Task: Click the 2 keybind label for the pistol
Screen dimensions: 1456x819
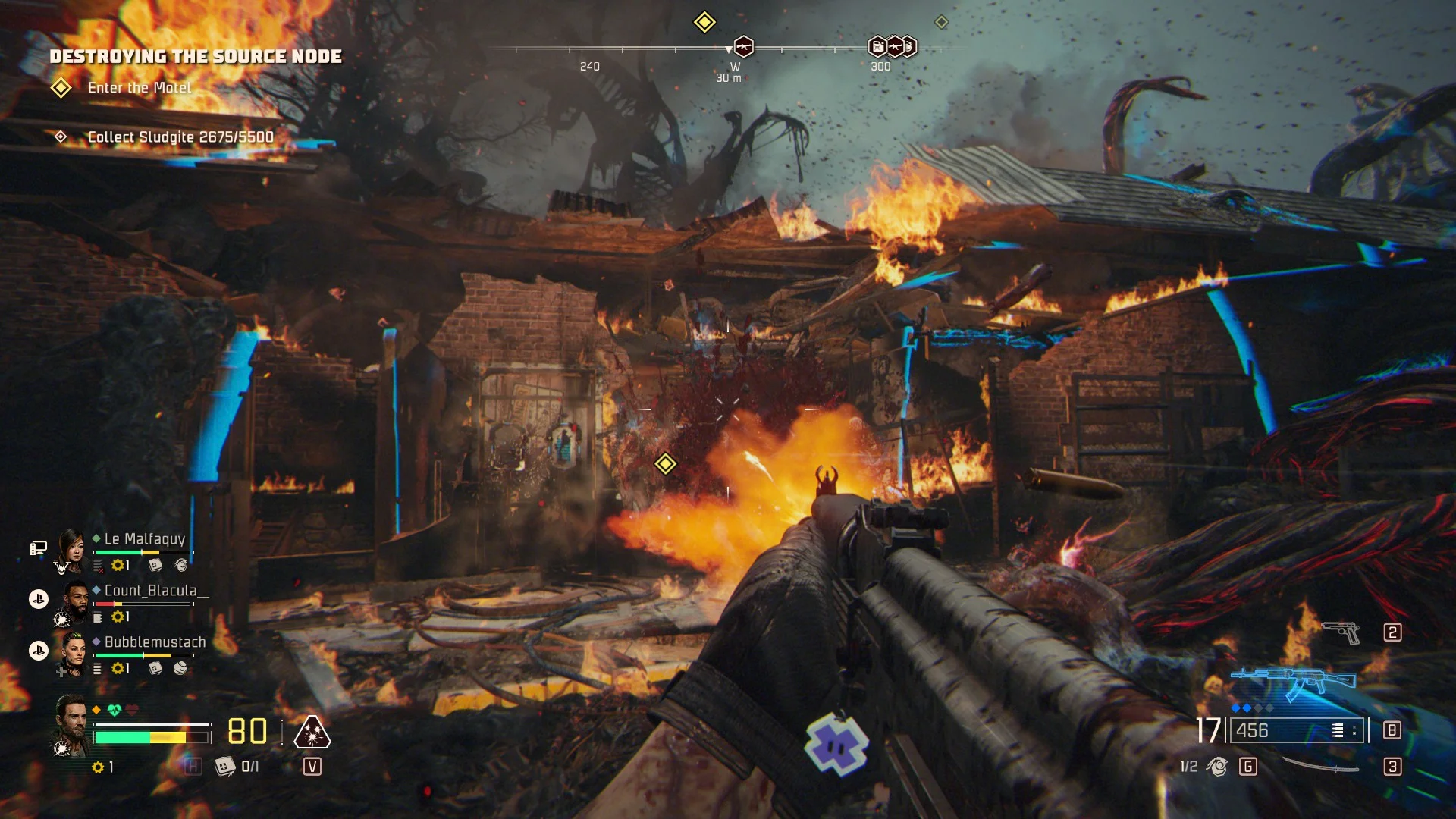Action: click(1392, 632)
